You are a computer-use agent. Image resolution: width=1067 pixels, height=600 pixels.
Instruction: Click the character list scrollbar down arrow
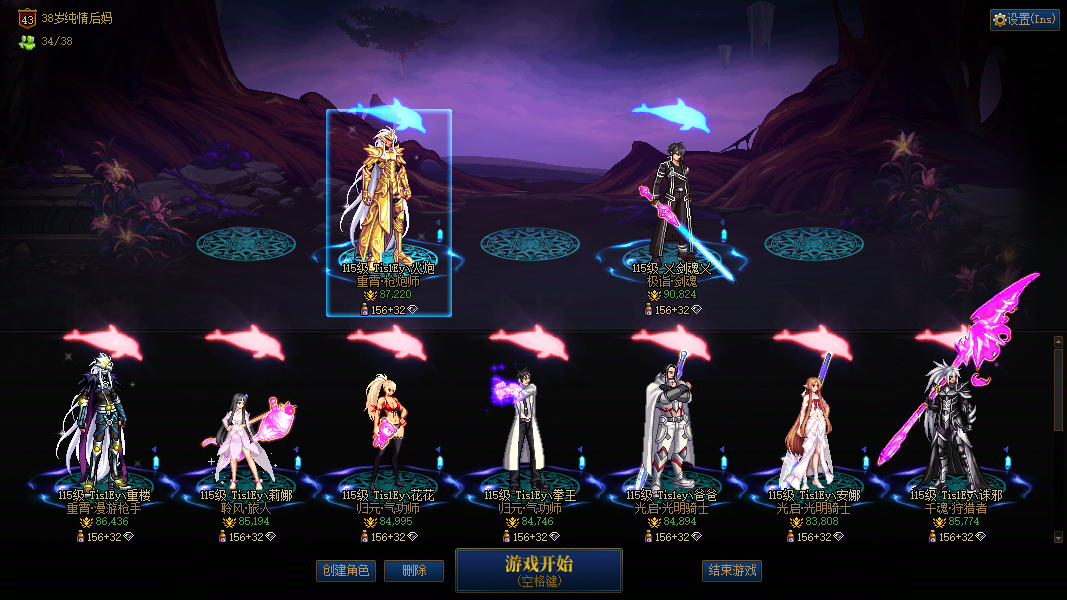click(1059, 537)
